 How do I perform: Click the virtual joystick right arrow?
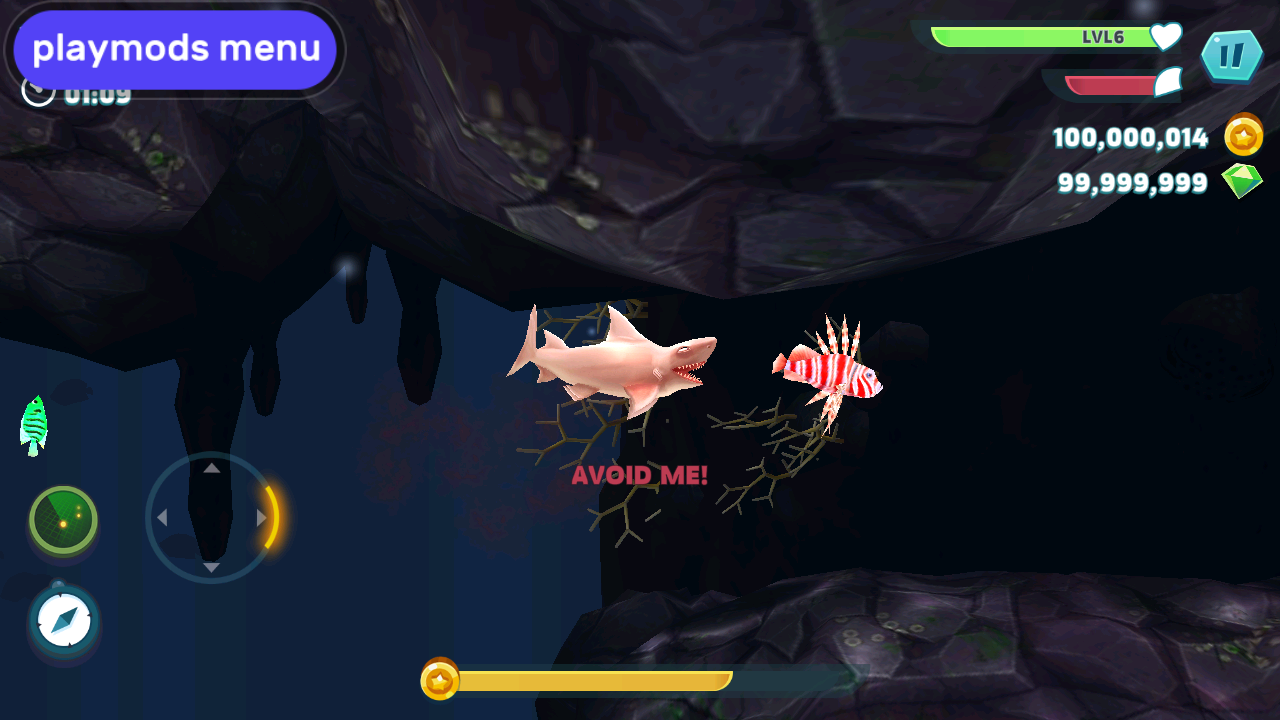pos(261,518)
